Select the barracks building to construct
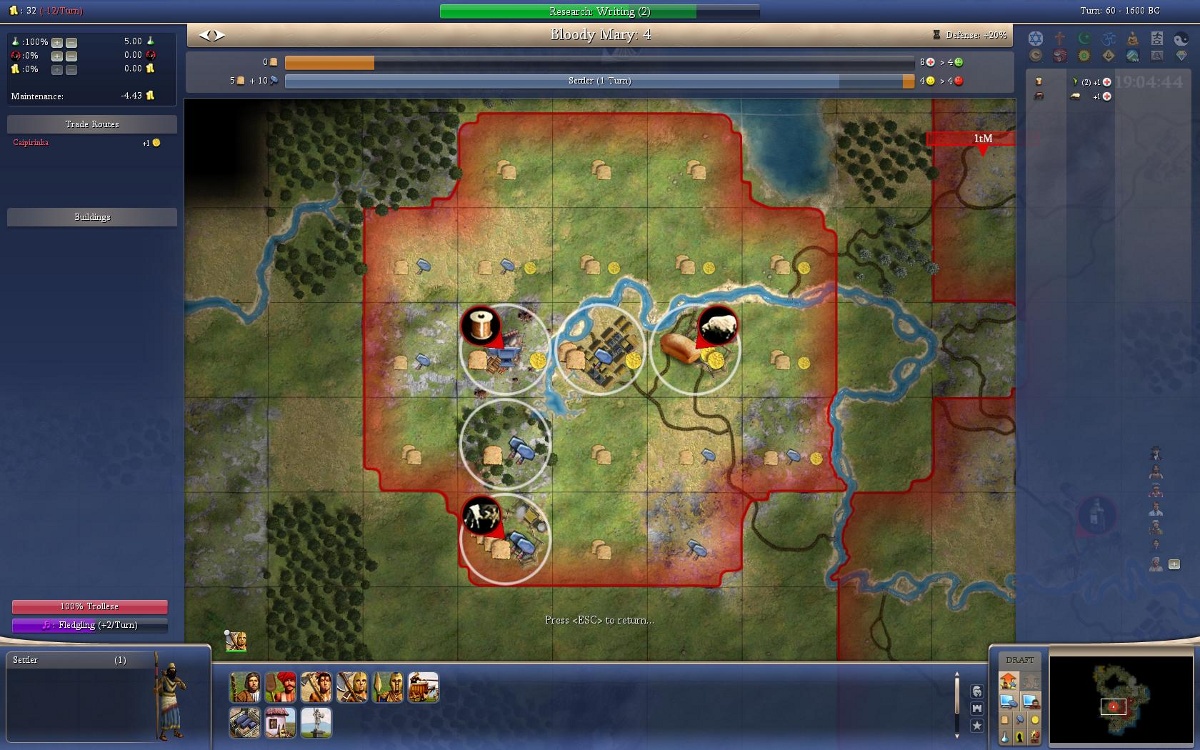The width and height of the screenshot is (1200, 750). tap(245, 721)
